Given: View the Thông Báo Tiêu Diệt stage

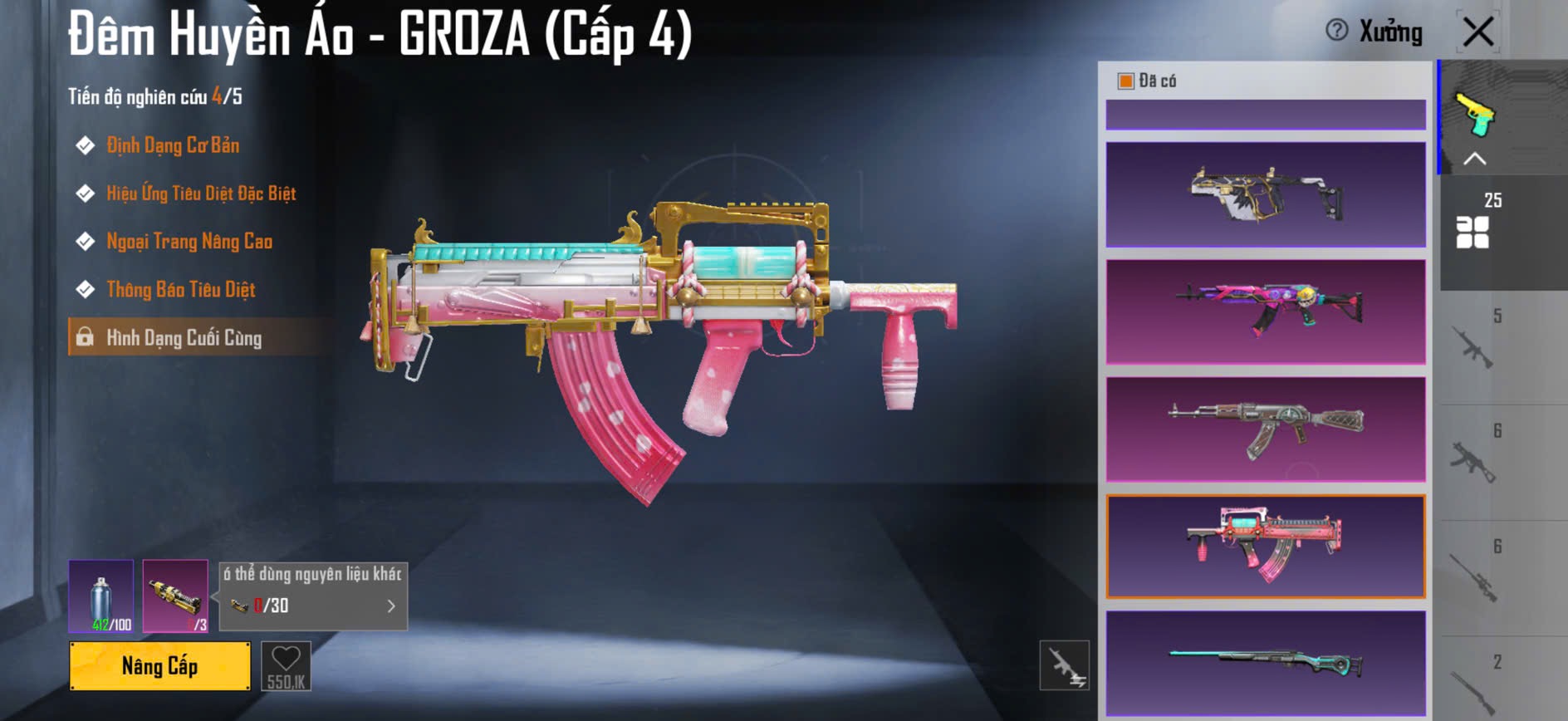Looking at the screenshot, I should (180, 290).
